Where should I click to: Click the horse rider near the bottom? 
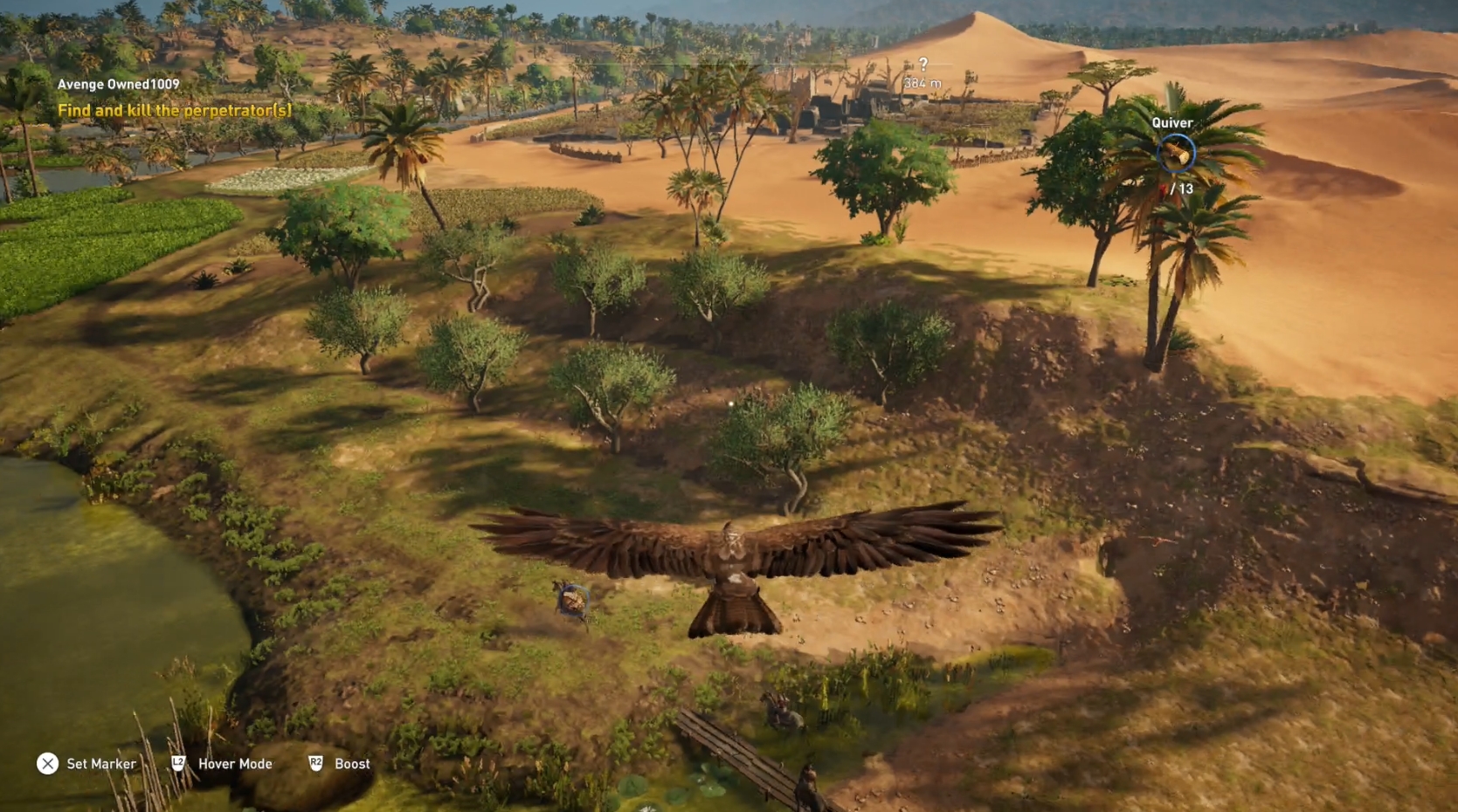(784, 709)
